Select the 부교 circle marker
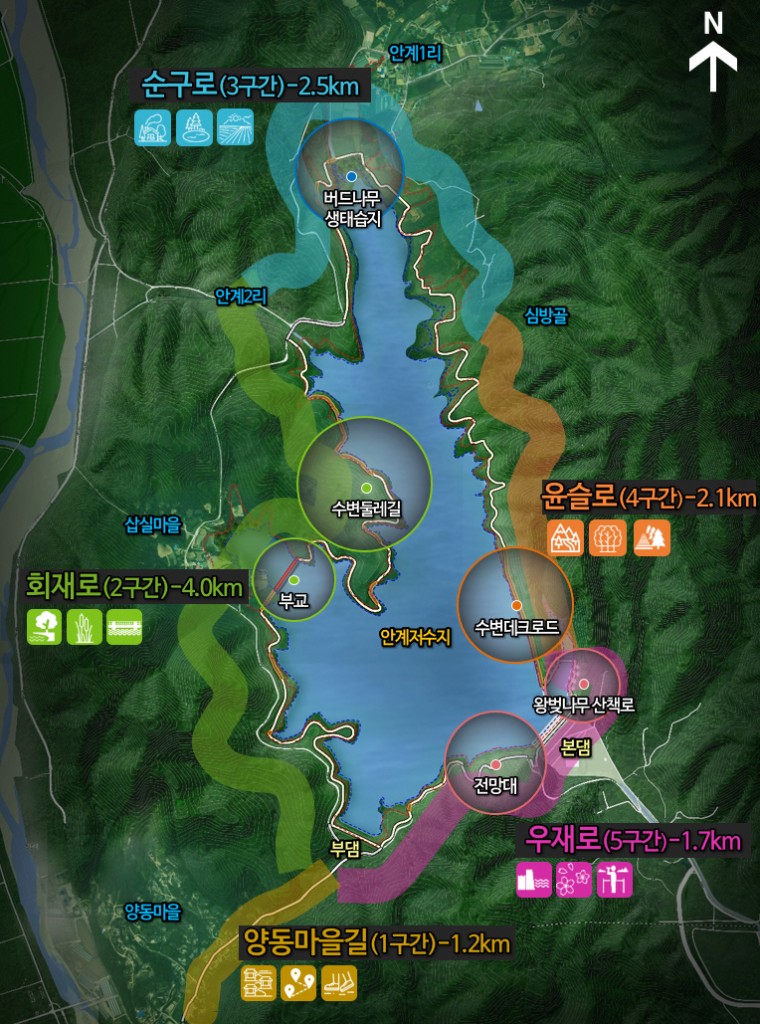 pyautogui.click(x=294, y=580)
